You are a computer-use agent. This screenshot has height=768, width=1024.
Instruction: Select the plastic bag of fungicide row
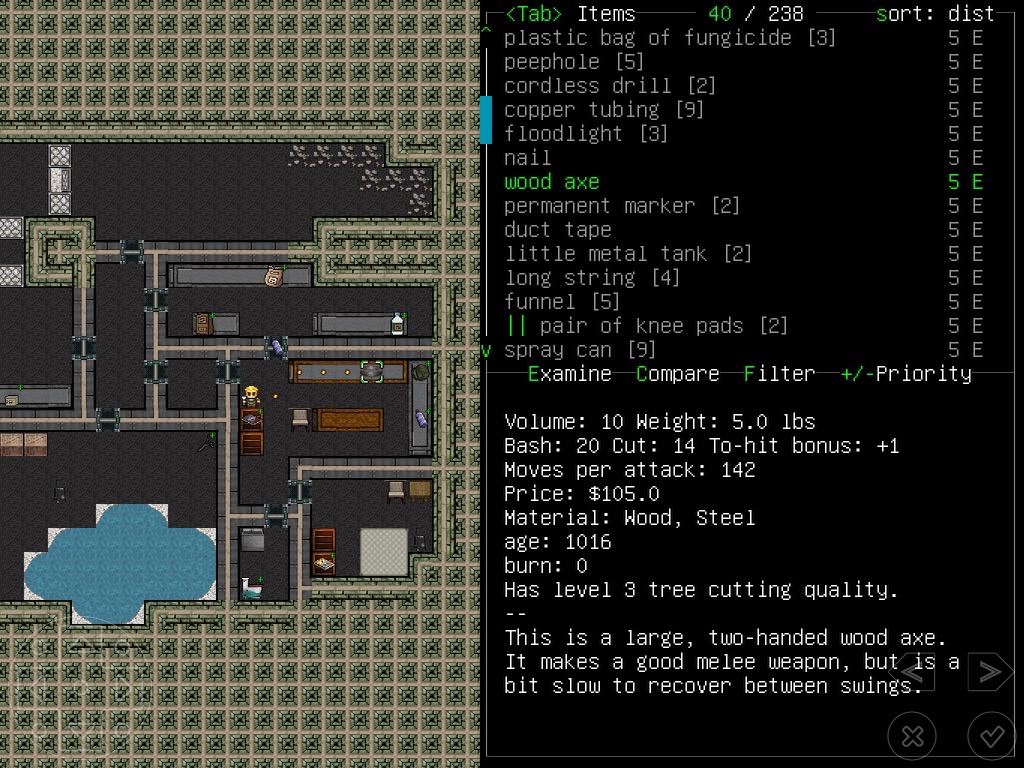[669, 38]
